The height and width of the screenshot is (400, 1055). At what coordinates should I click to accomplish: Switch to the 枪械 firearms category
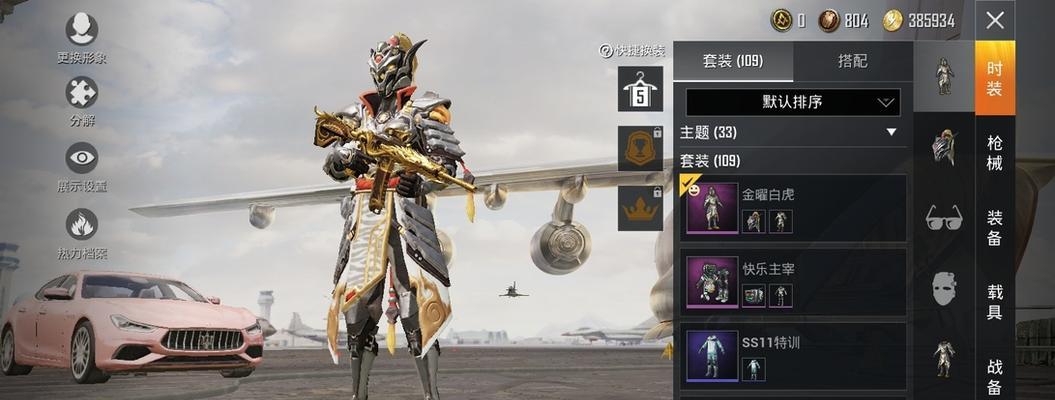pyautogui.click(x=995, y=152)
